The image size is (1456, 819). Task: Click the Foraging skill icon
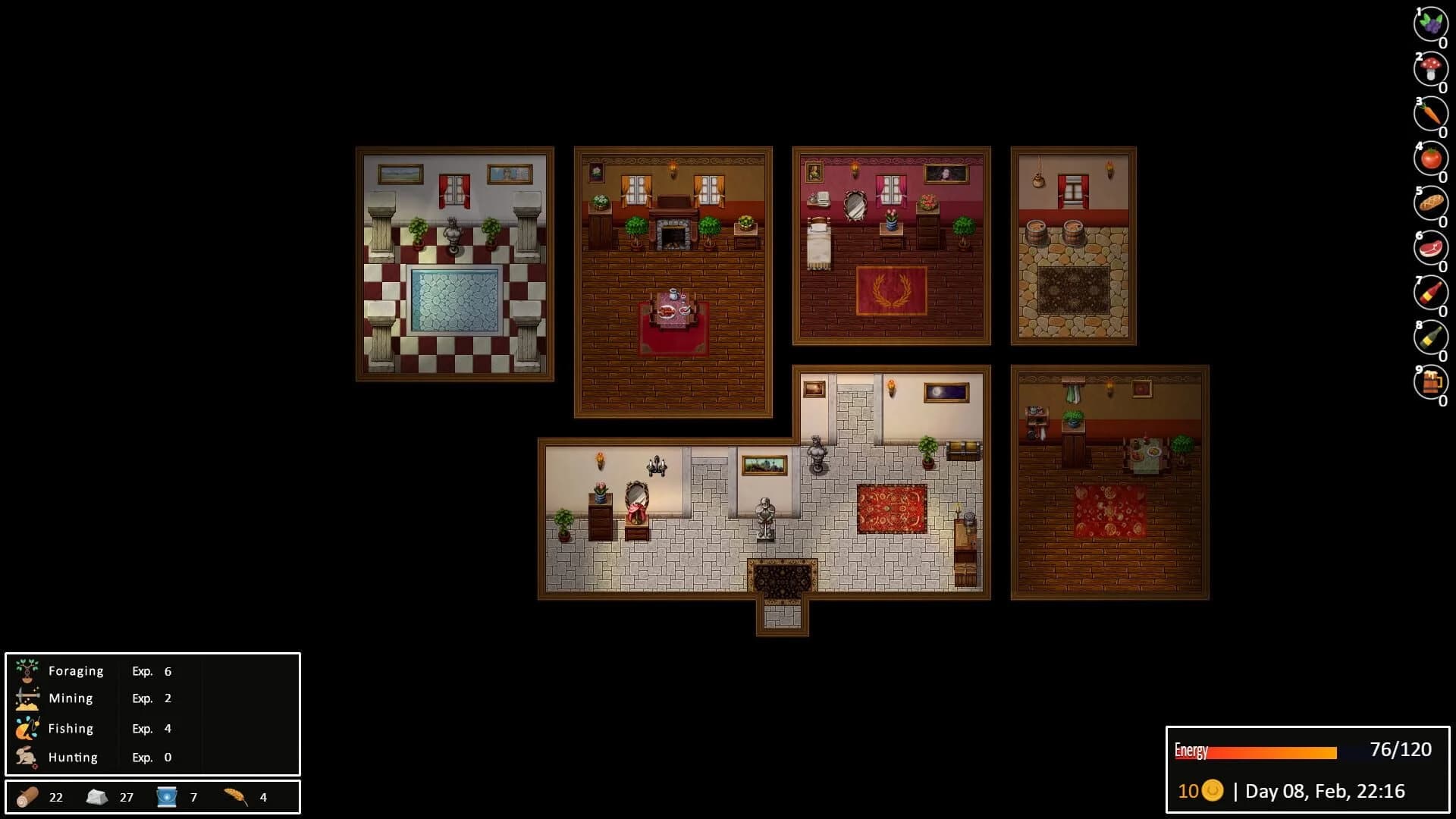(x=27, y=670)
